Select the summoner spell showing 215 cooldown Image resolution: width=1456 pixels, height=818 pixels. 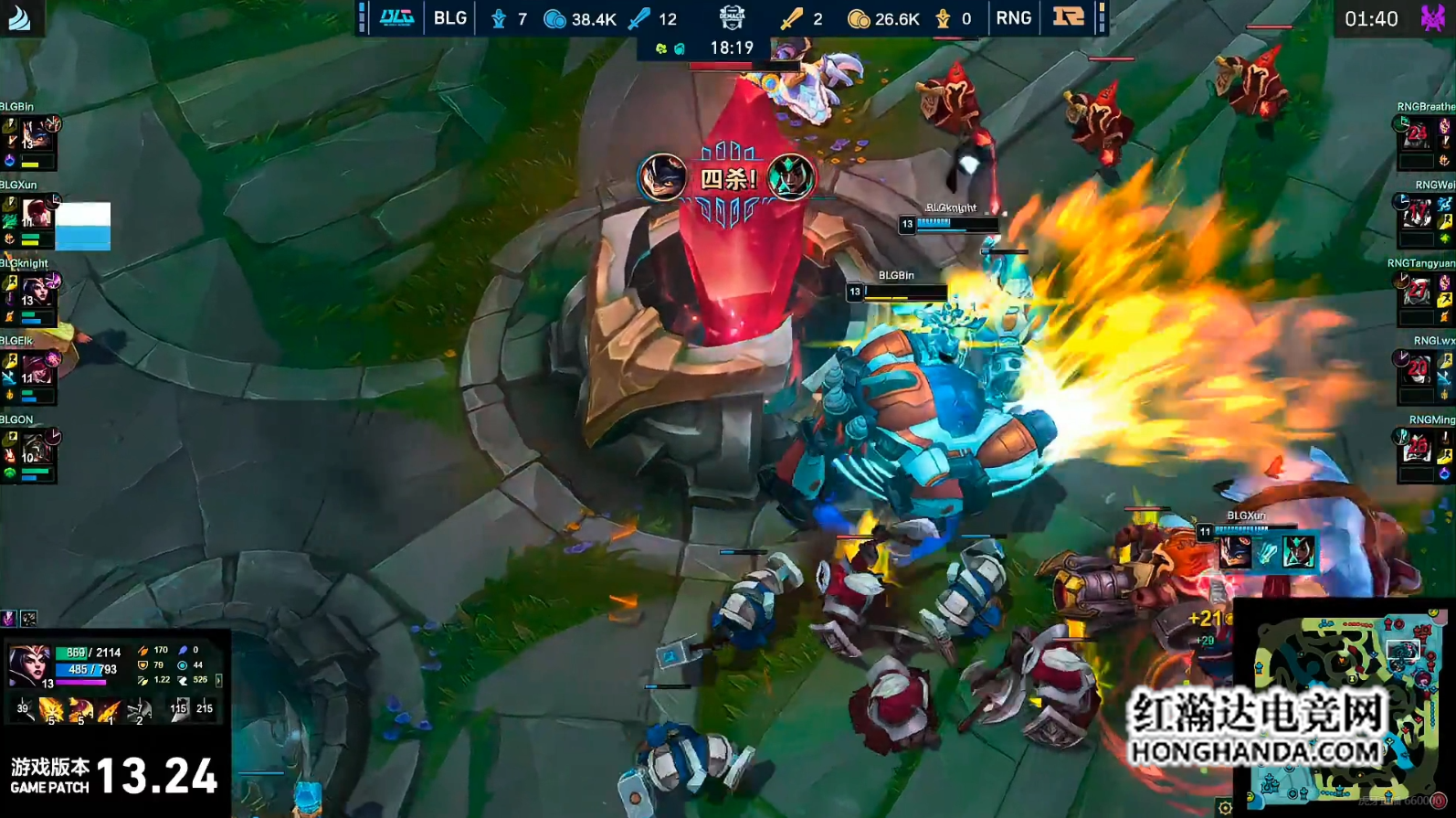click(x=205, y=709)
